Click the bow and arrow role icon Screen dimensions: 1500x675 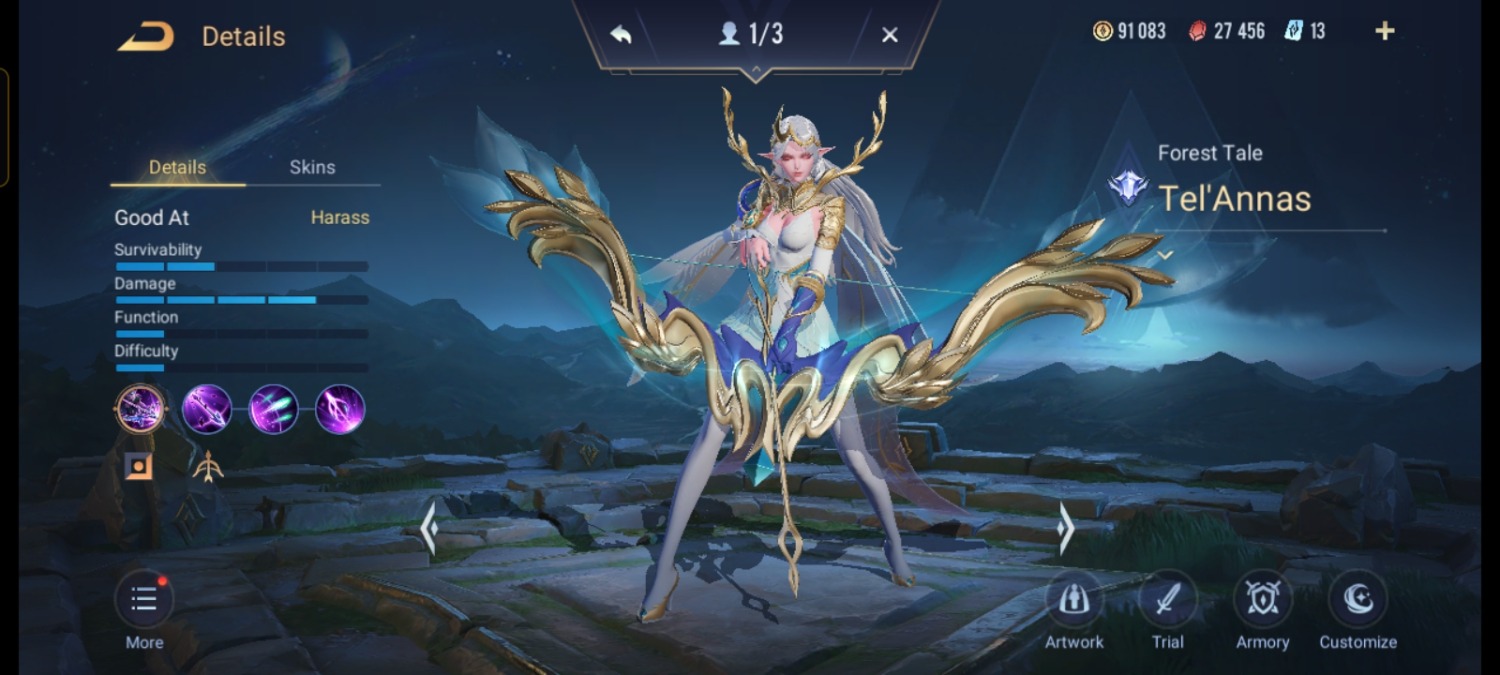pyautogui.click(x=207, y=466)
